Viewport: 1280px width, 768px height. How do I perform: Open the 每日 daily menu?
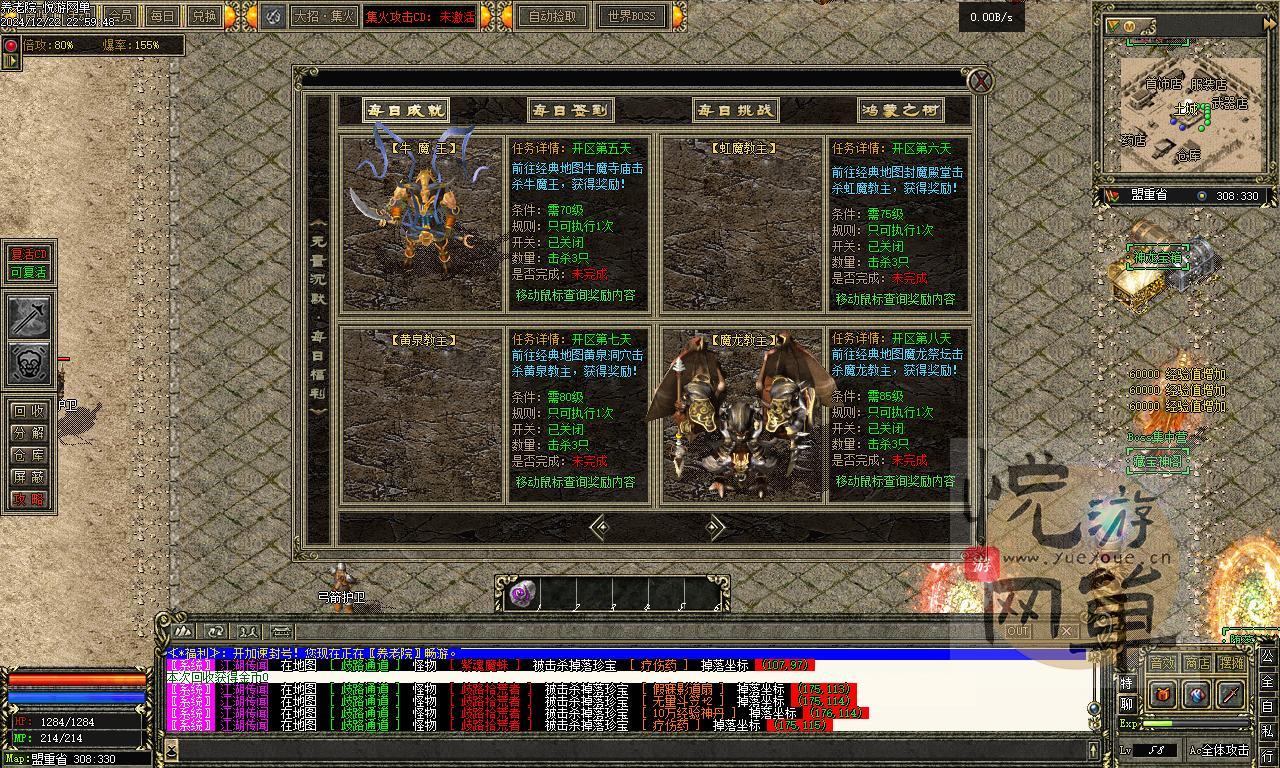pyautogui.click(x=162, y=16)
